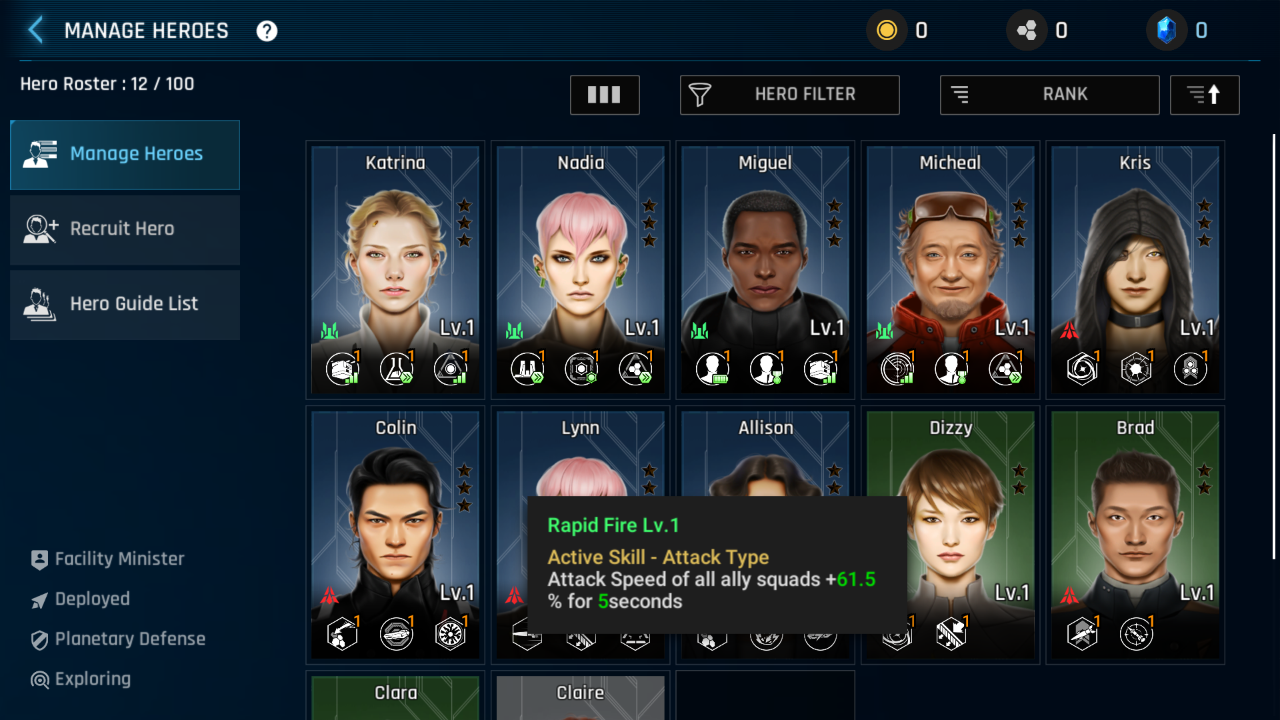Go back using the top-left arrow
The width and height of the screenshot is (1280, 720).
(36, 30)
